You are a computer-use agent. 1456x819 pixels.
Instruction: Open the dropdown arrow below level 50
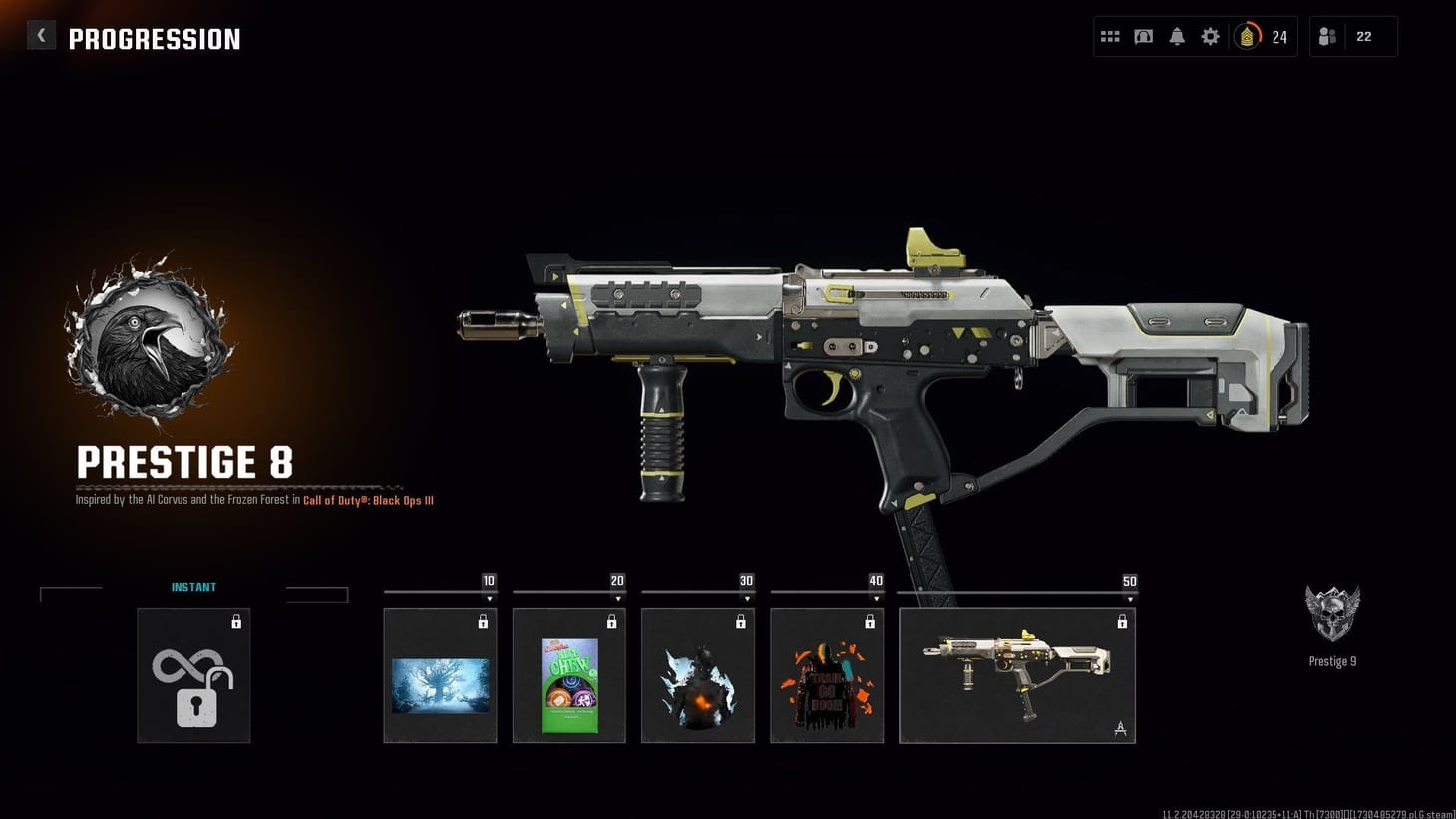point(1129,599)
